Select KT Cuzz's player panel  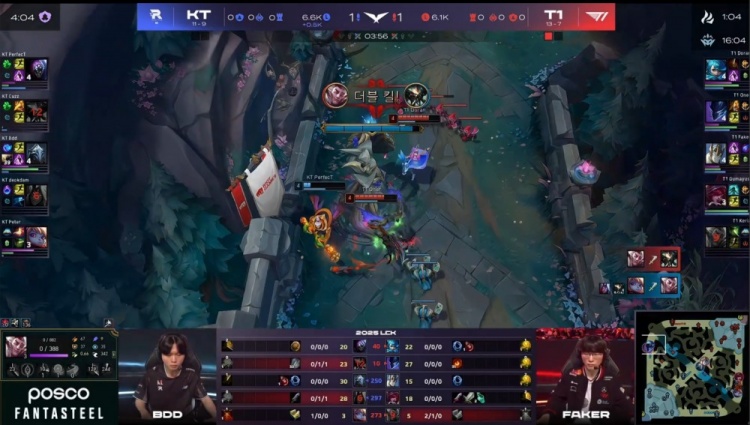pos(24,110)
